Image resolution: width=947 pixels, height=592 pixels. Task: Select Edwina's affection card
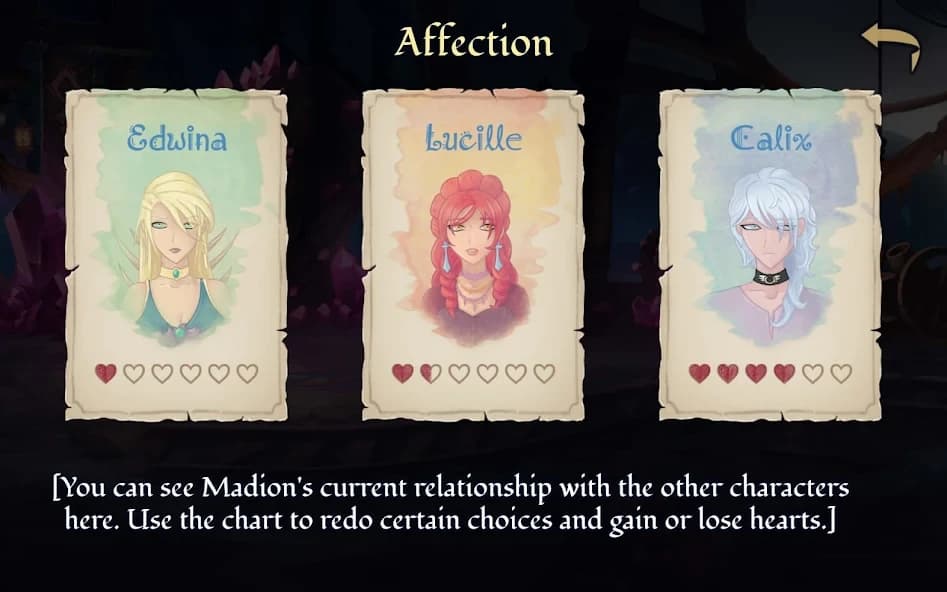tap(176, 255)
